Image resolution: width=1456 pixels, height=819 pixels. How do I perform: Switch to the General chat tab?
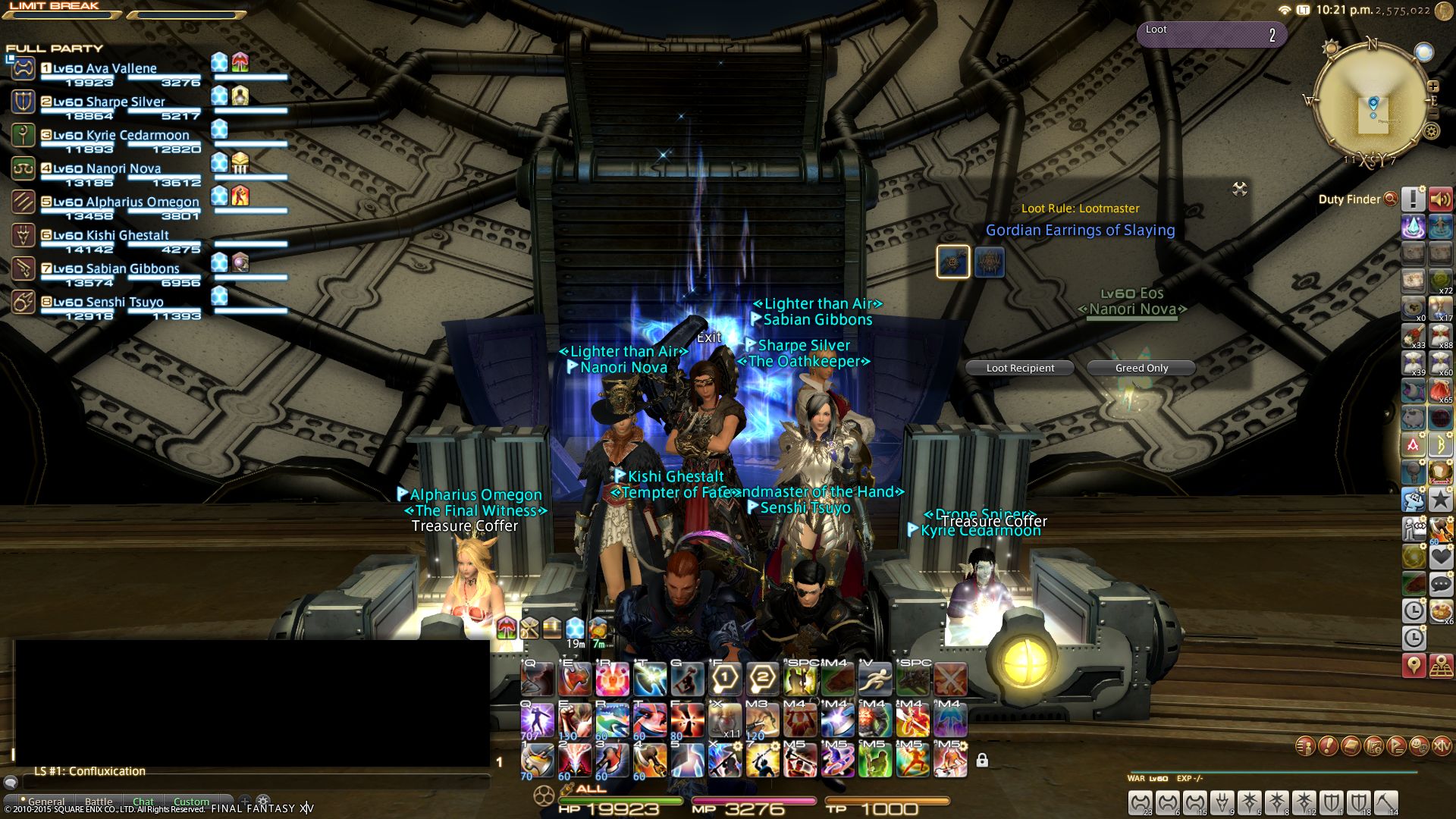[46, 802]
